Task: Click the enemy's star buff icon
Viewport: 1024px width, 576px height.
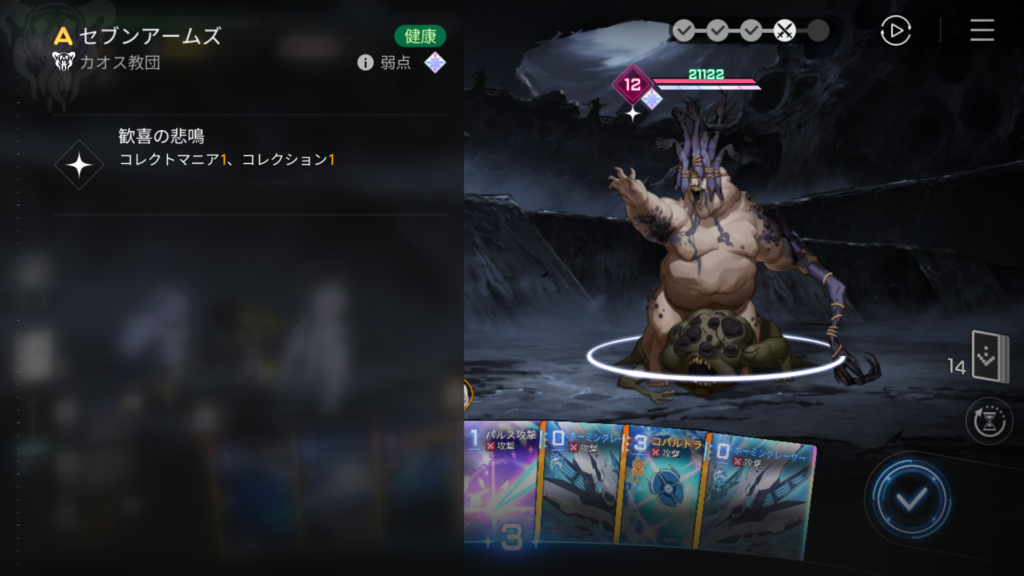Action: tap(632, 113)
